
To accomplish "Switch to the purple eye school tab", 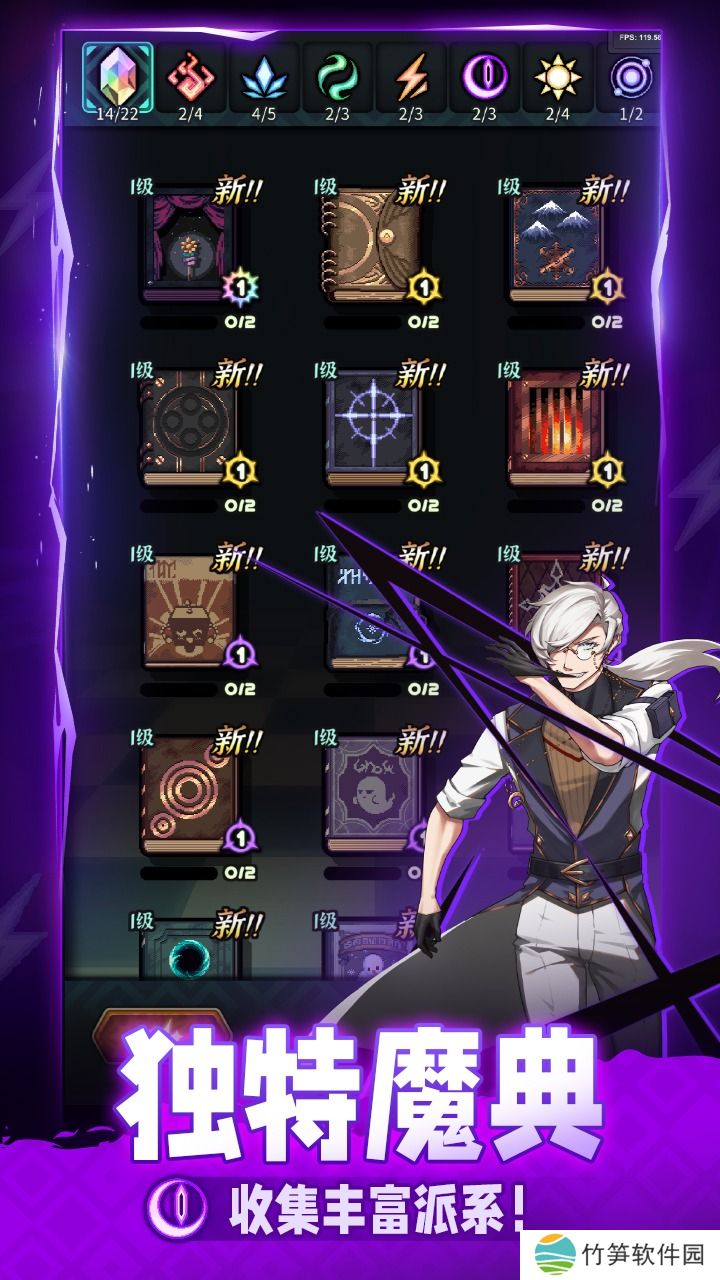I will click(x=484, y=77).
